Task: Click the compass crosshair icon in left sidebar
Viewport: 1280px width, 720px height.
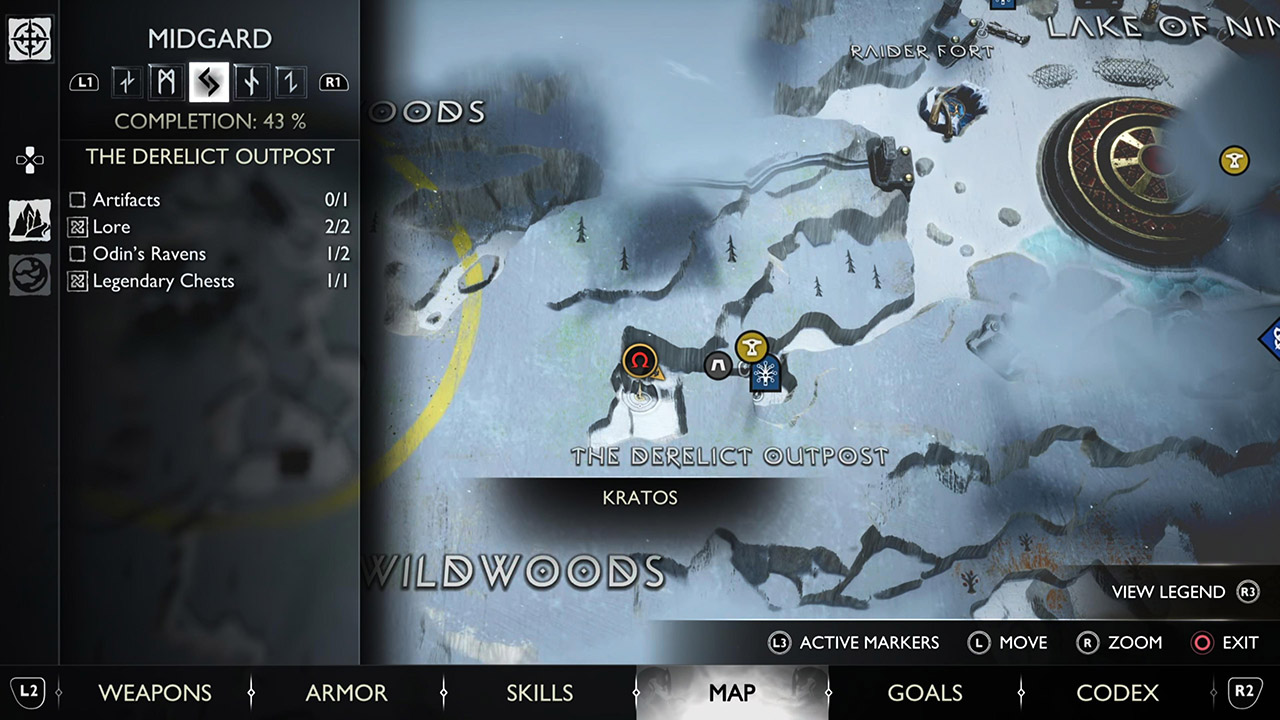Action: 30,40
